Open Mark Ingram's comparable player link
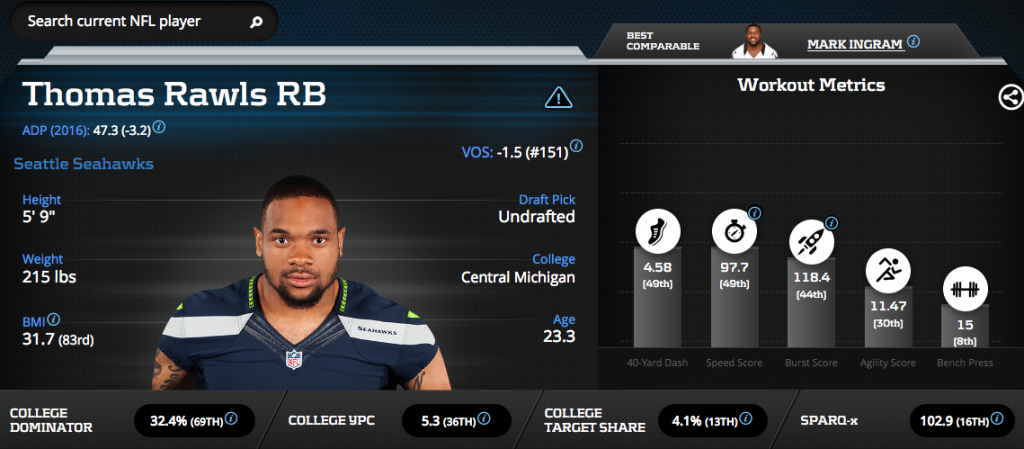This screenshot has width=1024, height=449. coord(854,44)
